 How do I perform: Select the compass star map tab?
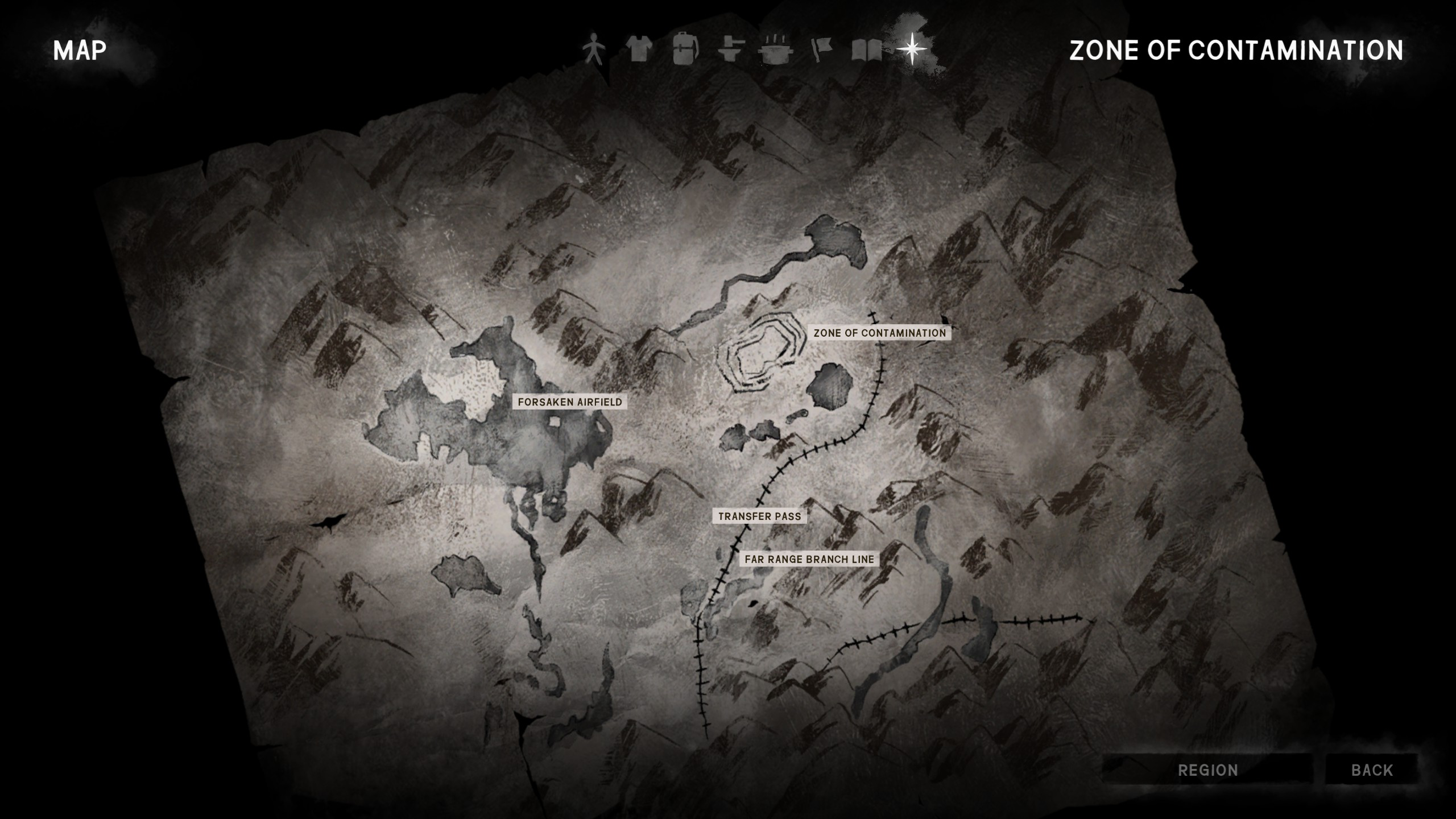pyautogui.click(x=912, y=49)
